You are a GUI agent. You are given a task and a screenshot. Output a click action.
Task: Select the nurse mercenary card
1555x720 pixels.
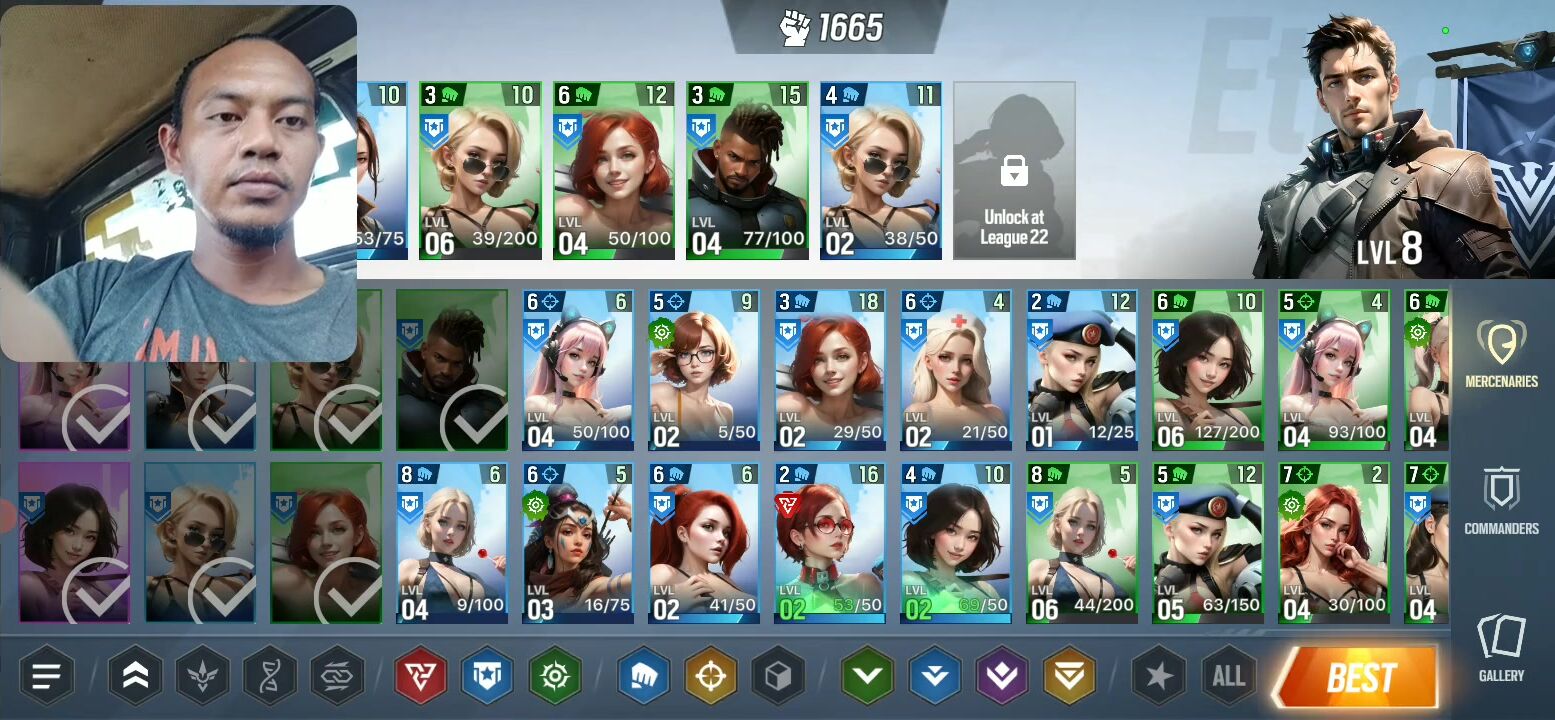click(x=955, y=371)
